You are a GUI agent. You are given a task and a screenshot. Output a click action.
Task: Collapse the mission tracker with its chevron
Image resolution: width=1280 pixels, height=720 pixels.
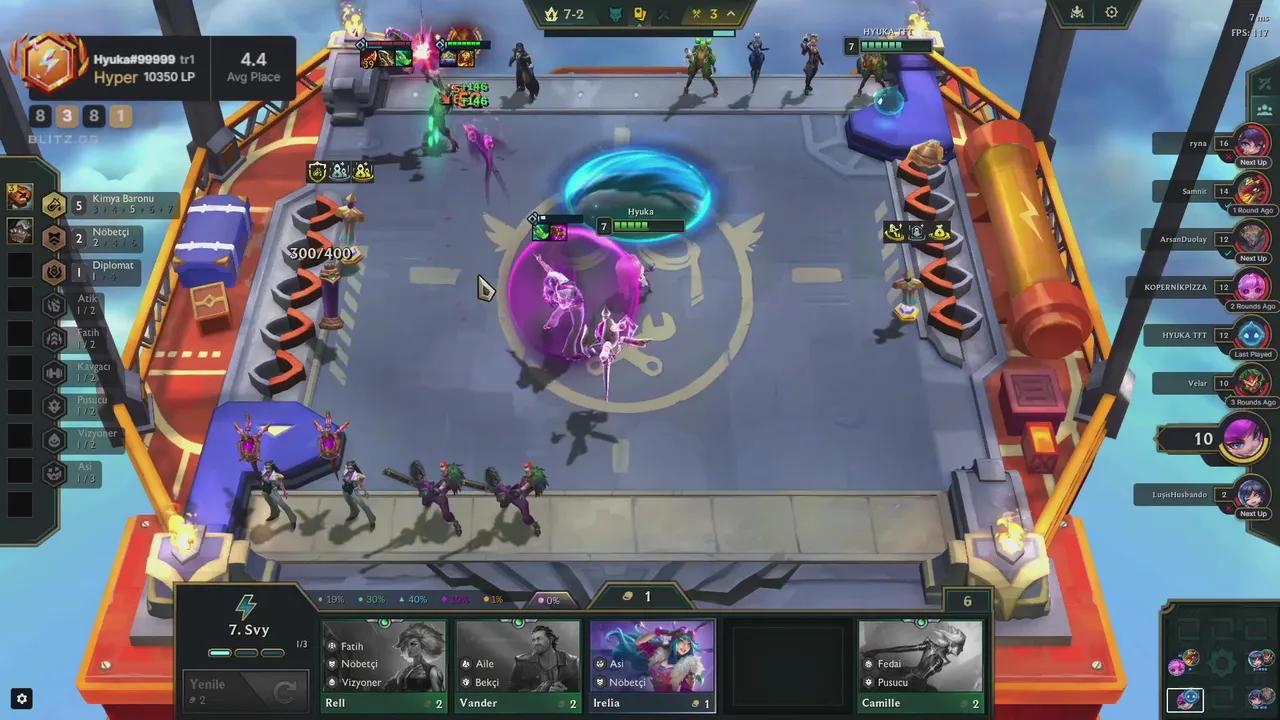point(731,13)
